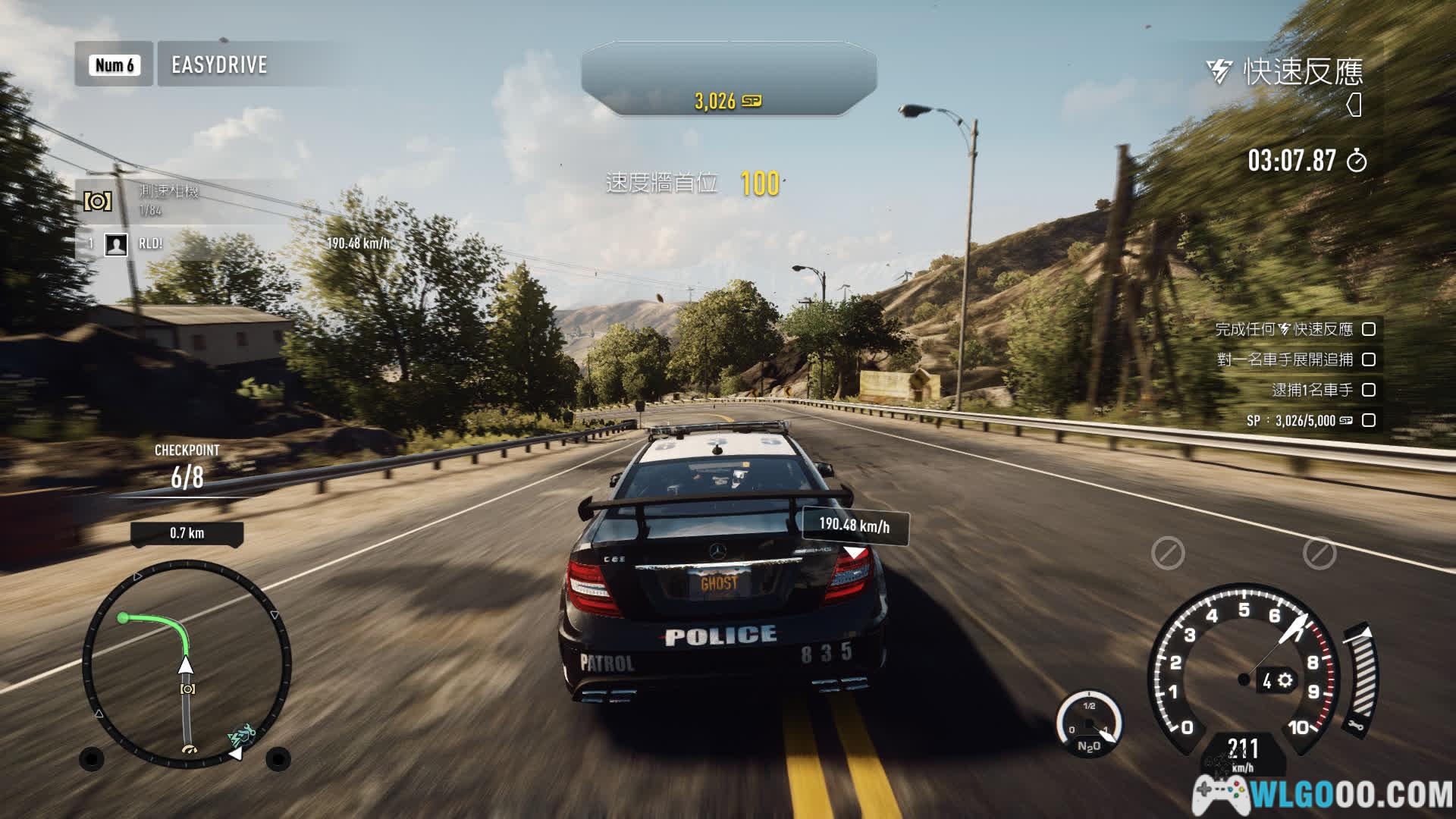Click the wrench vehicle damage icon
This screenshot has height=819, width=1456.
[x=1357, y=726]
